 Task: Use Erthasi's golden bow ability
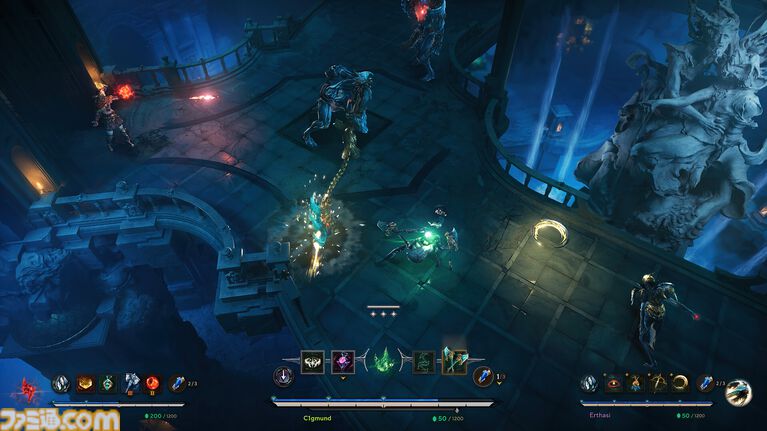tap(658, 382)
